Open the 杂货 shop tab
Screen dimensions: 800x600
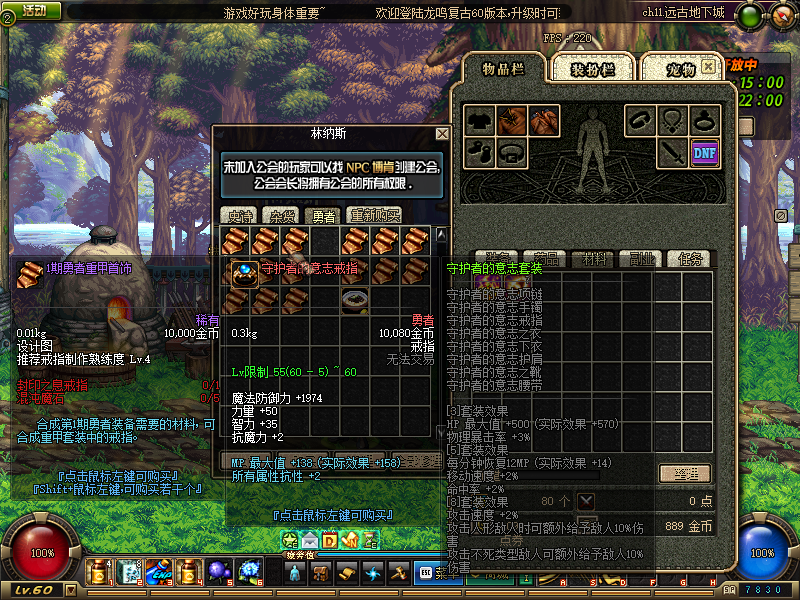pyautogui.click(x=281, y=215)
